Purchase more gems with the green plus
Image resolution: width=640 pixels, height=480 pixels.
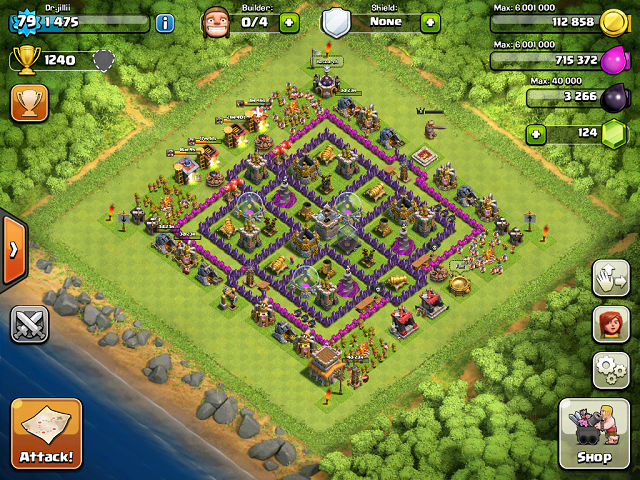coord(537,133)
